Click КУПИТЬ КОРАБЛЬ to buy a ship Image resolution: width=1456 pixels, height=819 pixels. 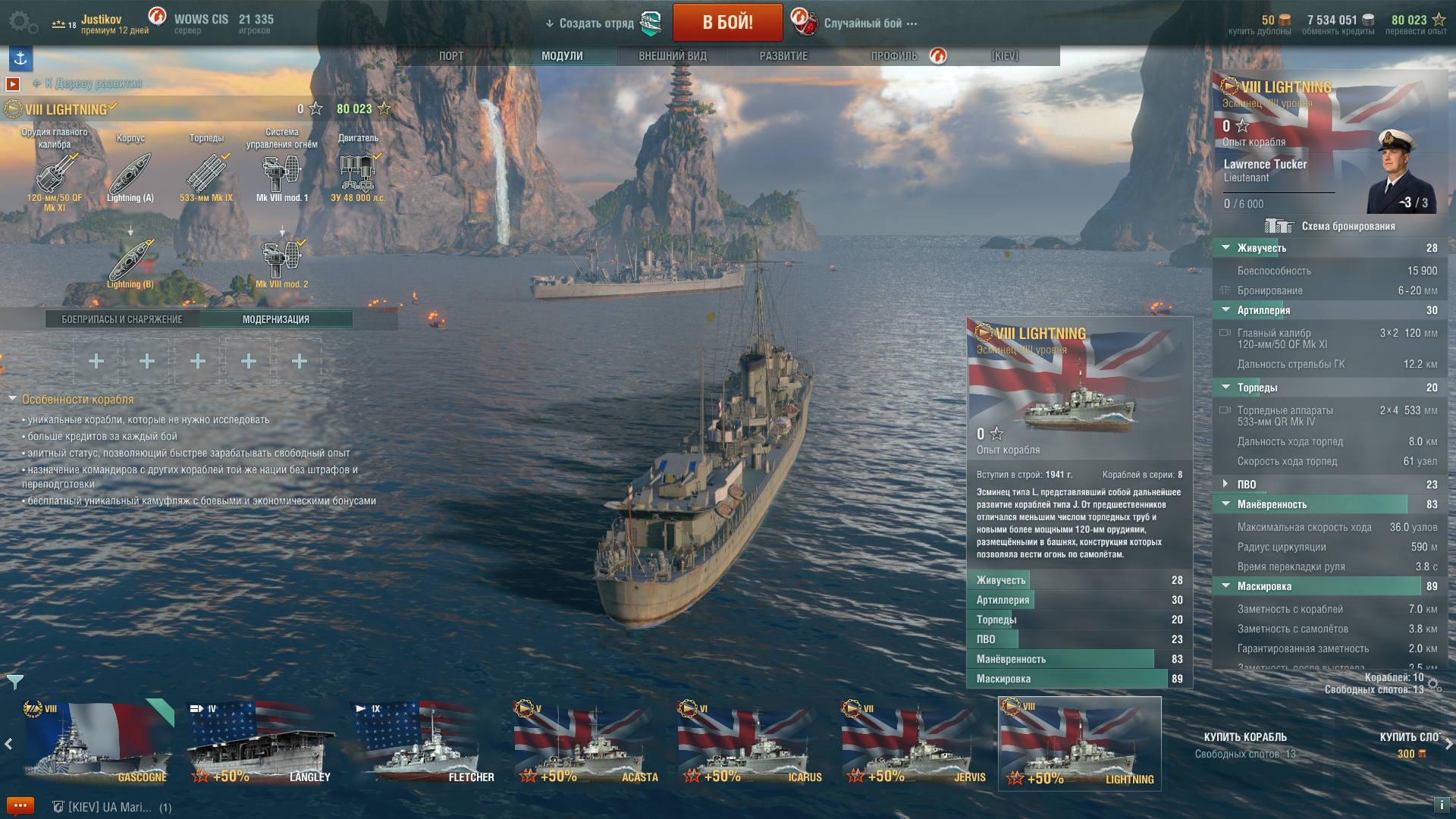(x=1245, y=737)
